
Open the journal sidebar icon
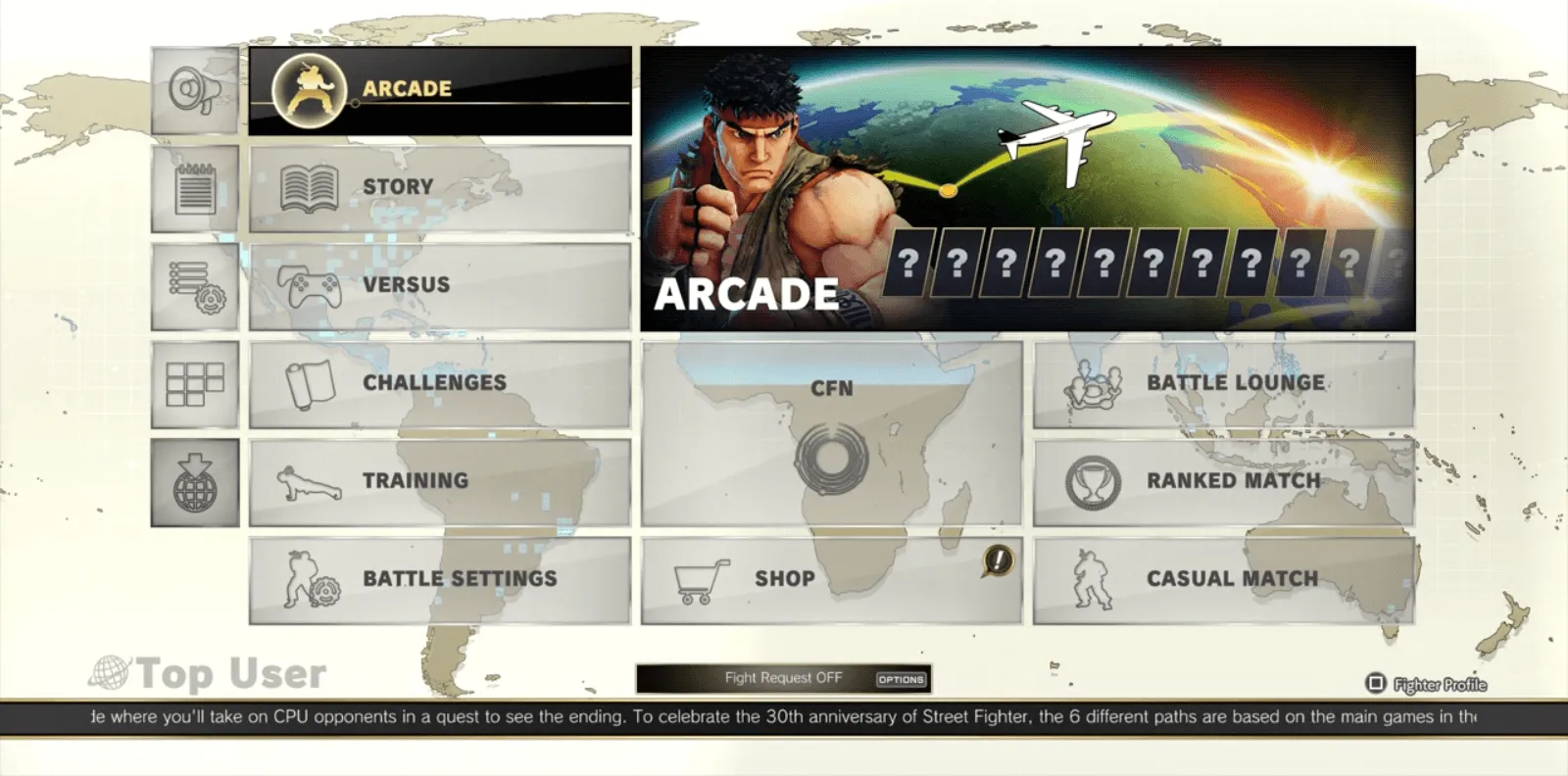point(193,188)
